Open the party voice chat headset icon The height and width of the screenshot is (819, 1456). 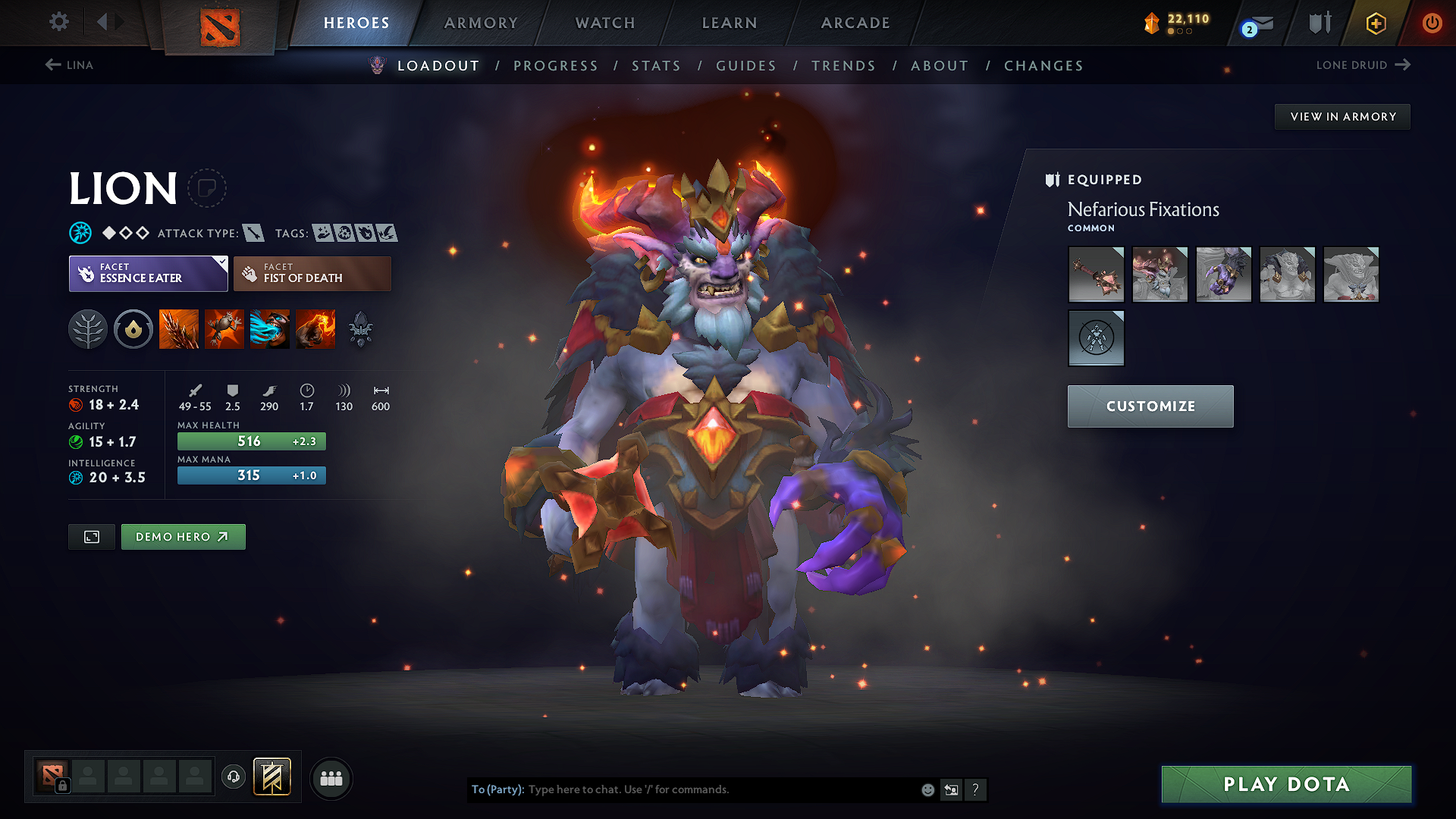coord(234,778)
